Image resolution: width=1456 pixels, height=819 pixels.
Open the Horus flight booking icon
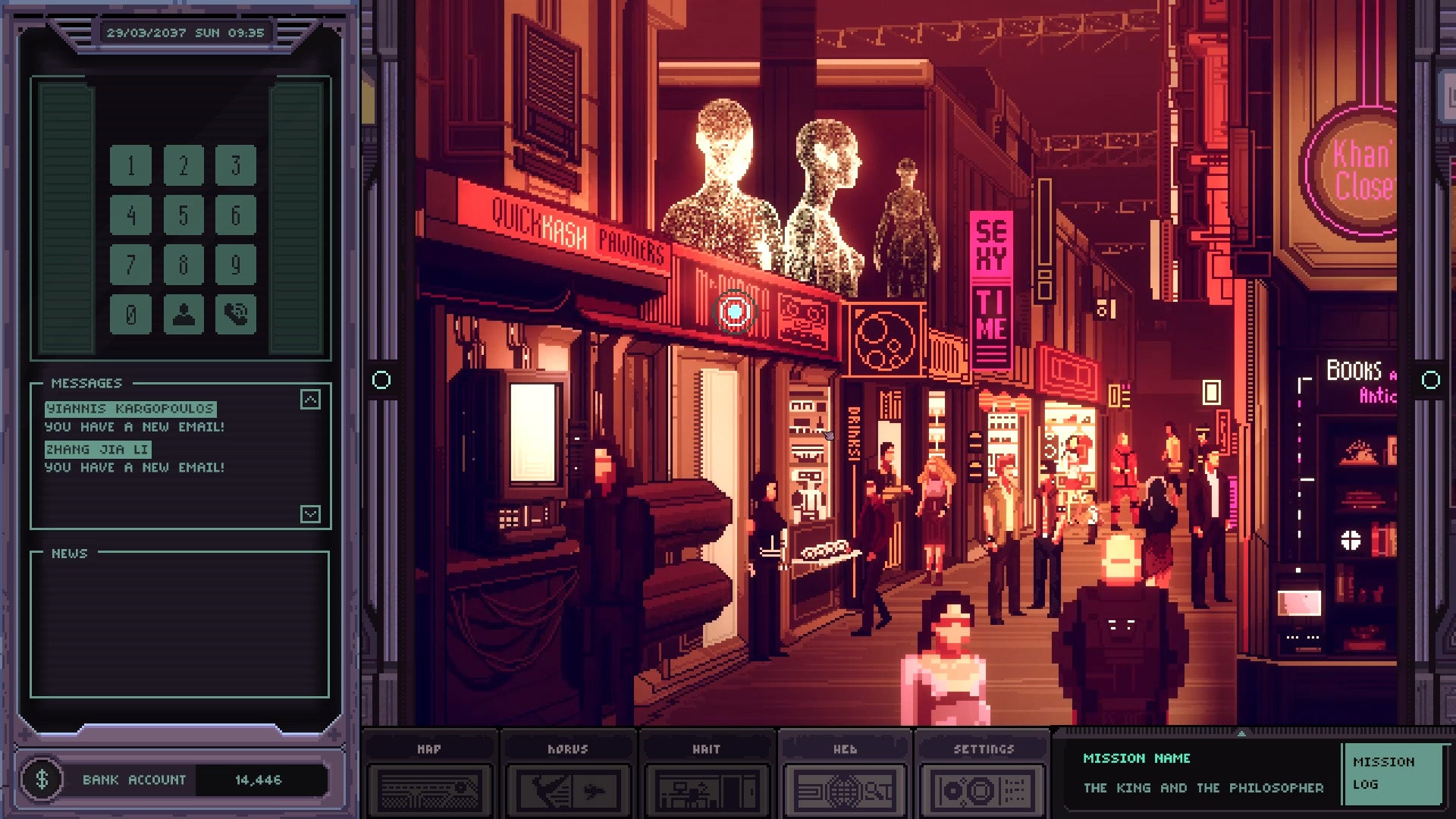click(x=567, y=775)
